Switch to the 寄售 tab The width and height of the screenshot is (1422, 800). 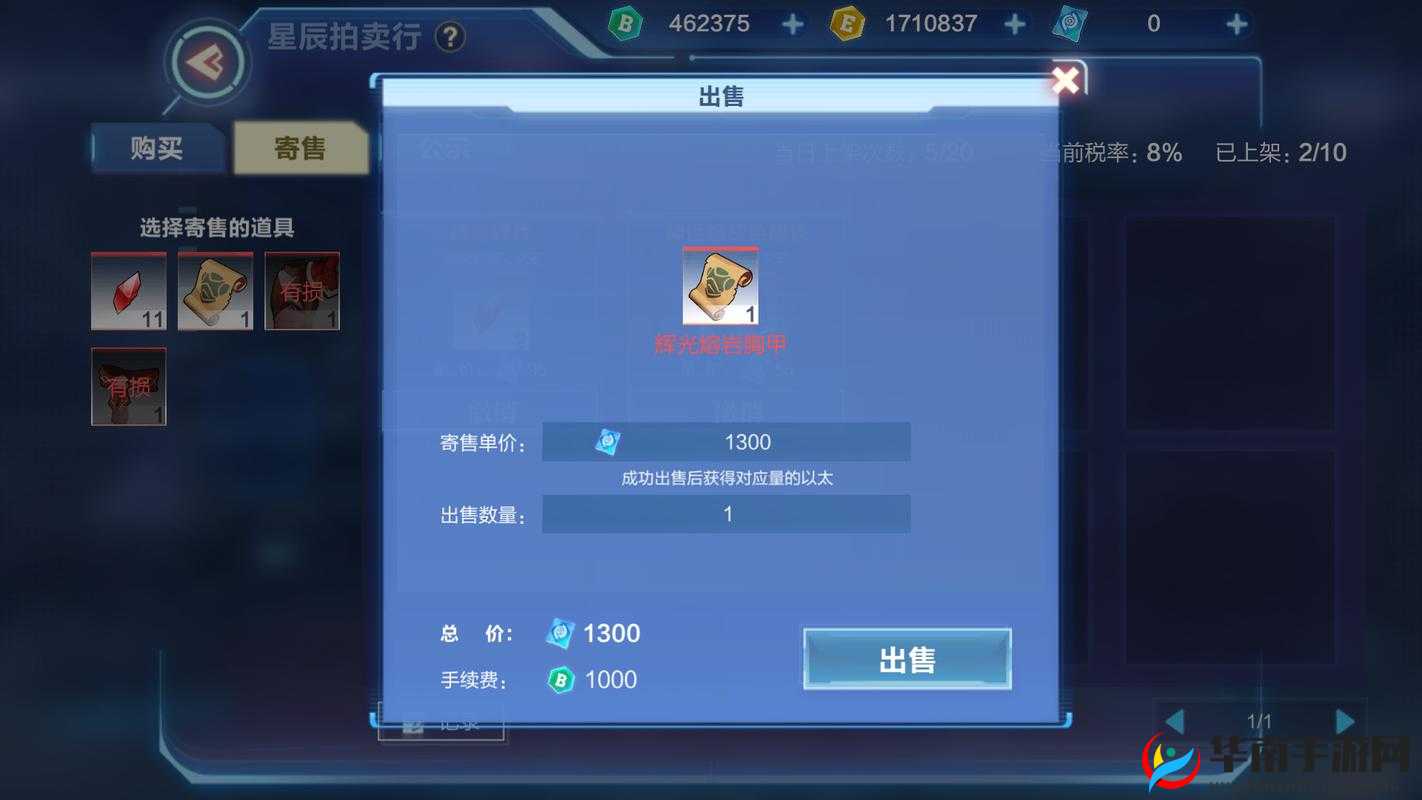(299, 148)
